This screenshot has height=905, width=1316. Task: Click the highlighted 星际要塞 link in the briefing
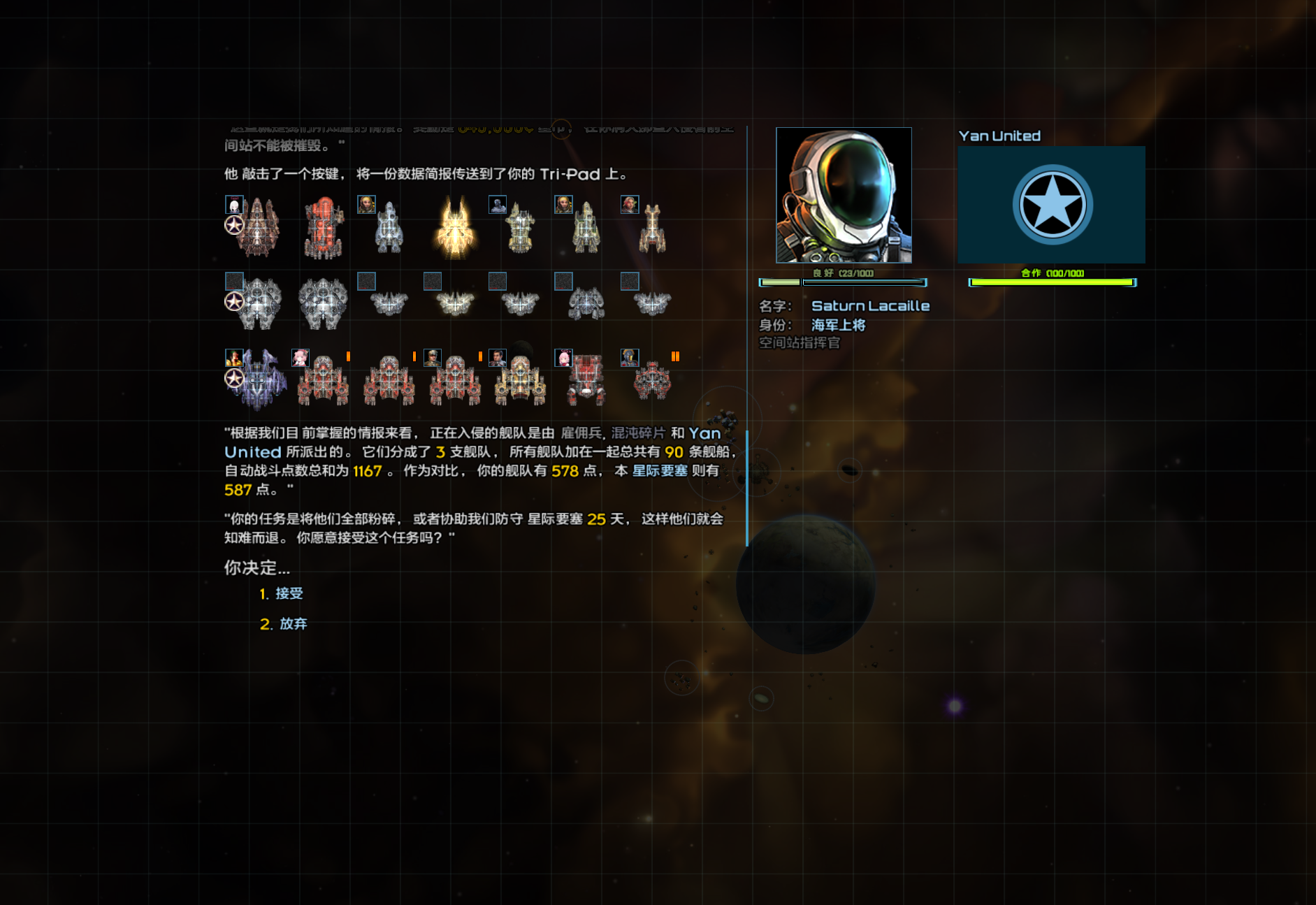click(x=659, y=471)
